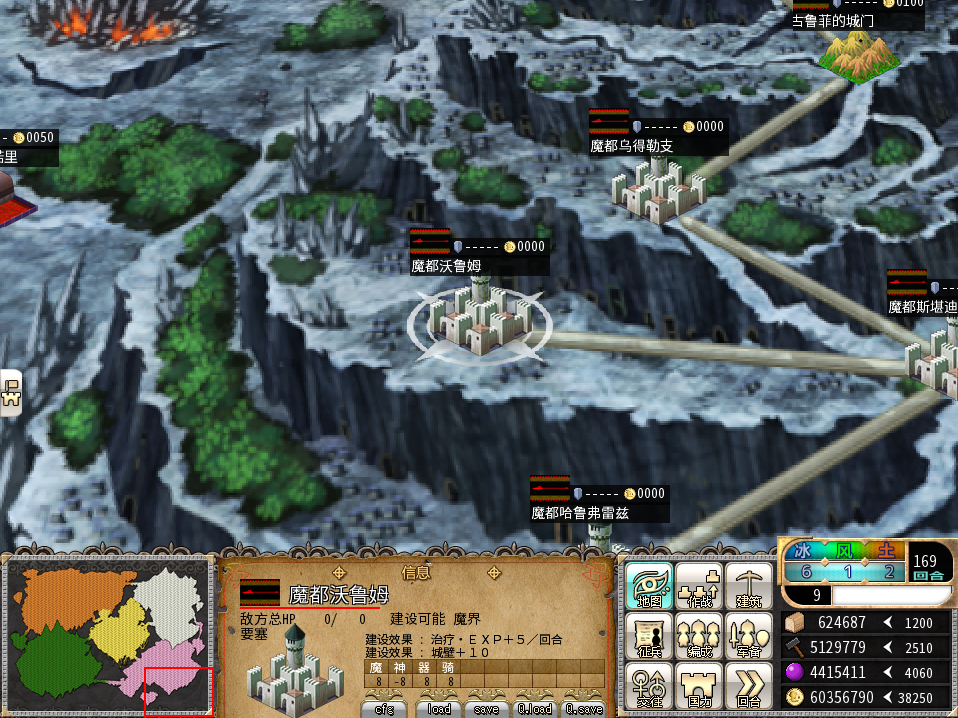The width and height of the screenshot is (958, 718).
Task: Open the cfg settings button
Action: [384, 709]
